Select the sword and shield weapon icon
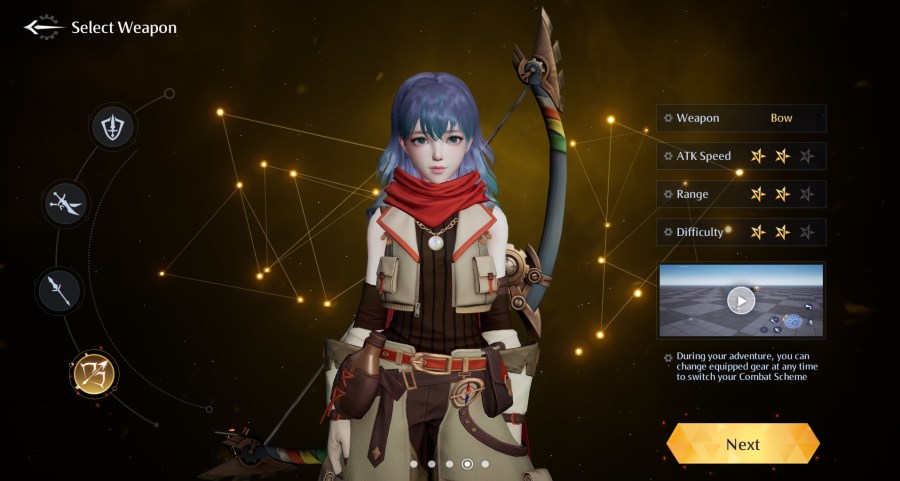 click(113, 127)
